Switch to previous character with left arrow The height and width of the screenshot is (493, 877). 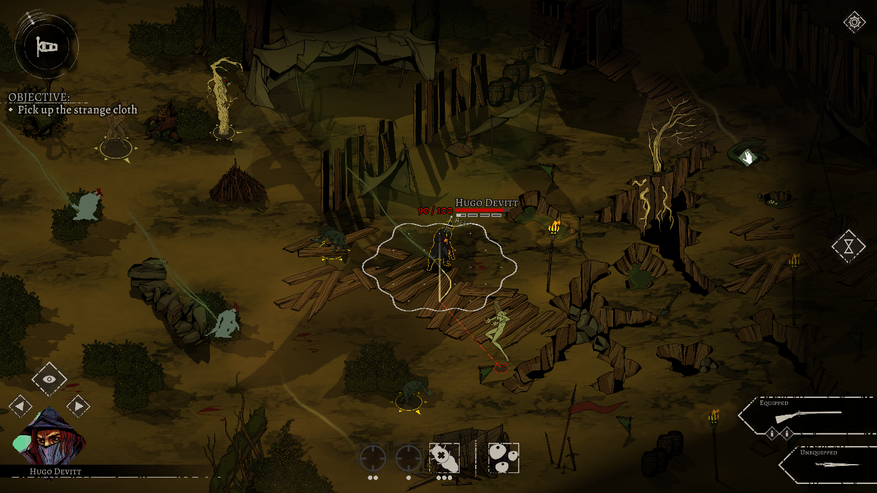click(20, 405)
